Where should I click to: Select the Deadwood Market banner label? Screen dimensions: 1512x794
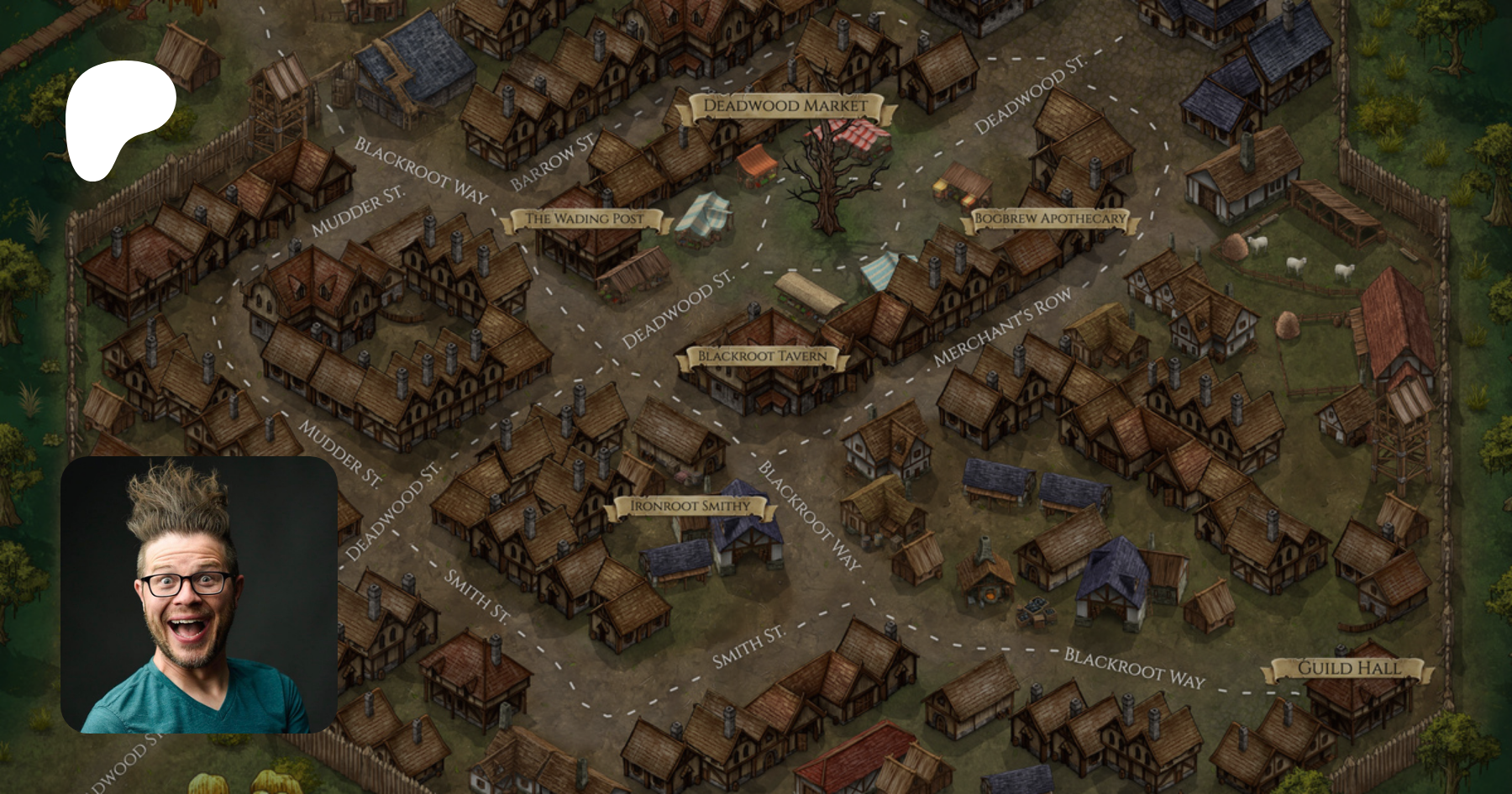coord(785,107)
